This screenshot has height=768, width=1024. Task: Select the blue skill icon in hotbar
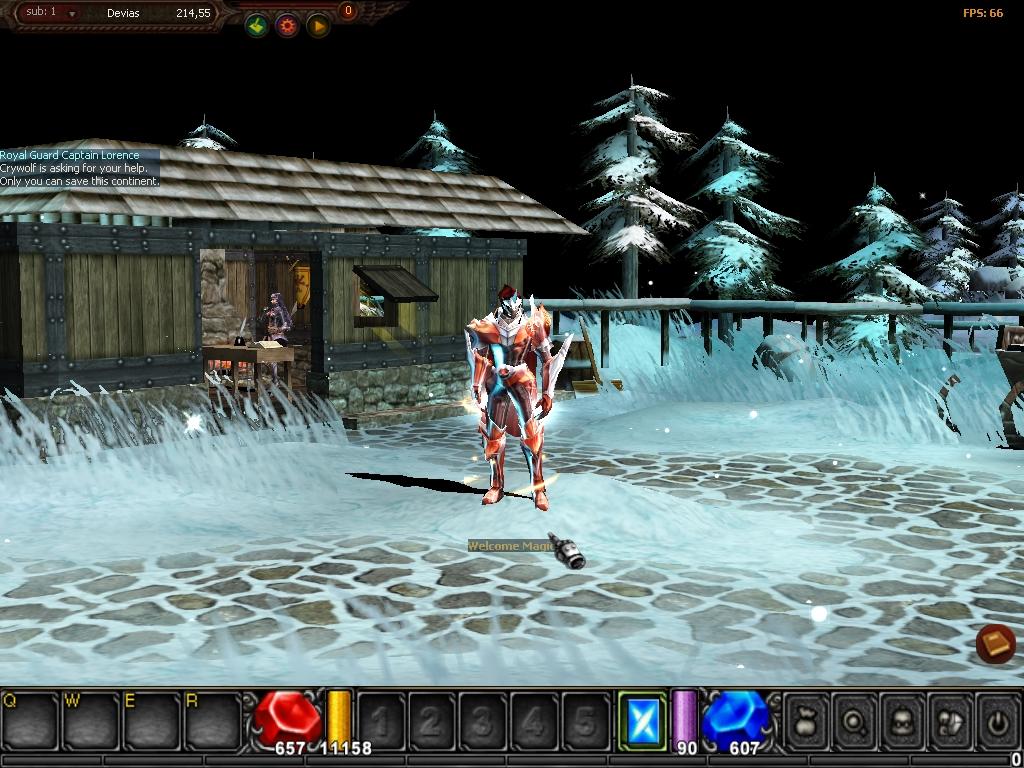[641, 720]
